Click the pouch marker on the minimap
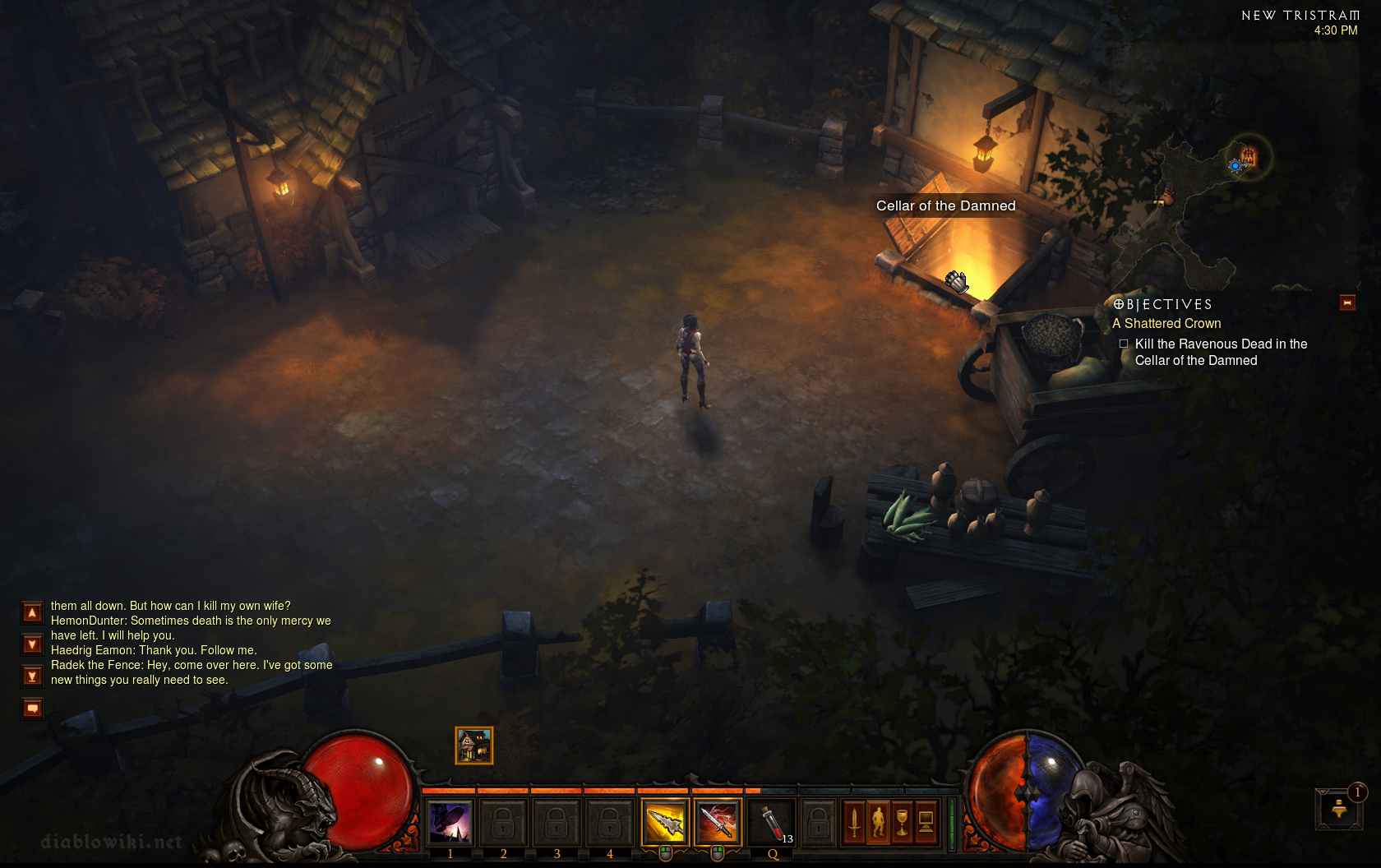 [x=1167, y=196]
